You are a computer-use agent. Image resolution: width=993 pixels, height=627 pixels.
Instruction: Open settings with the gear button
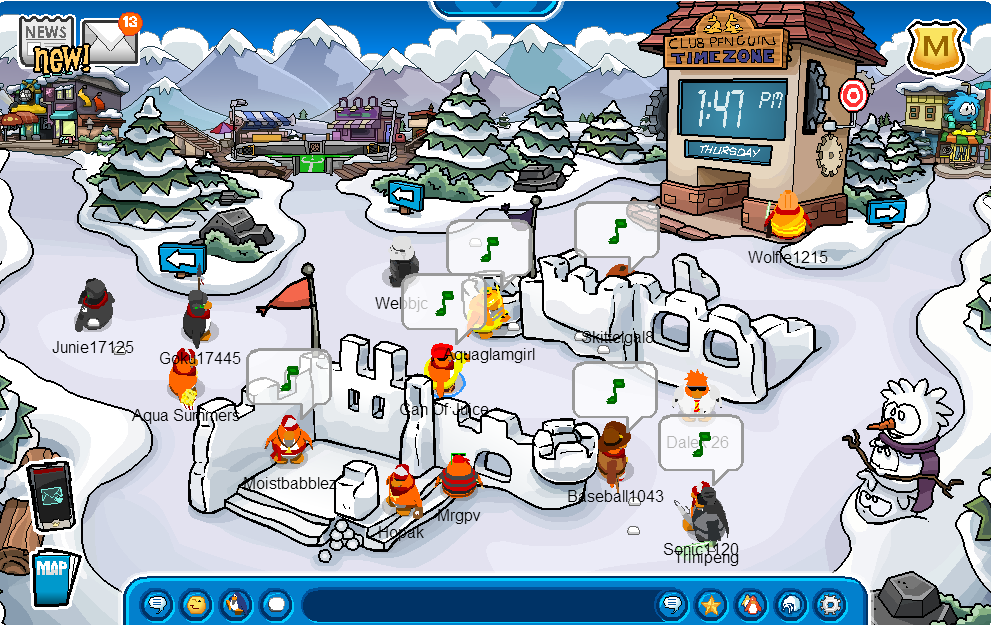pos(830,604)
